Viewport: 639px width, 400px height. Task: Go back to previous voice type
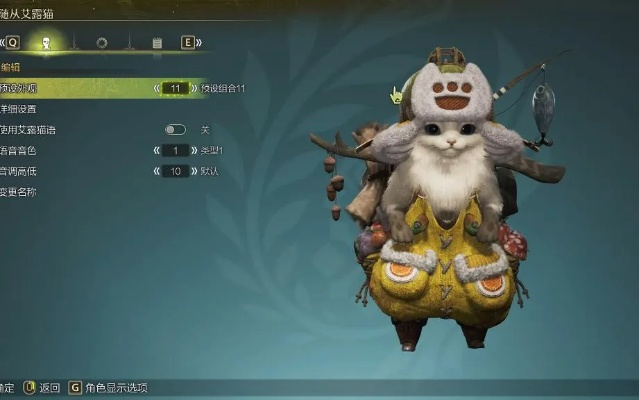click(x=157, y=150)
